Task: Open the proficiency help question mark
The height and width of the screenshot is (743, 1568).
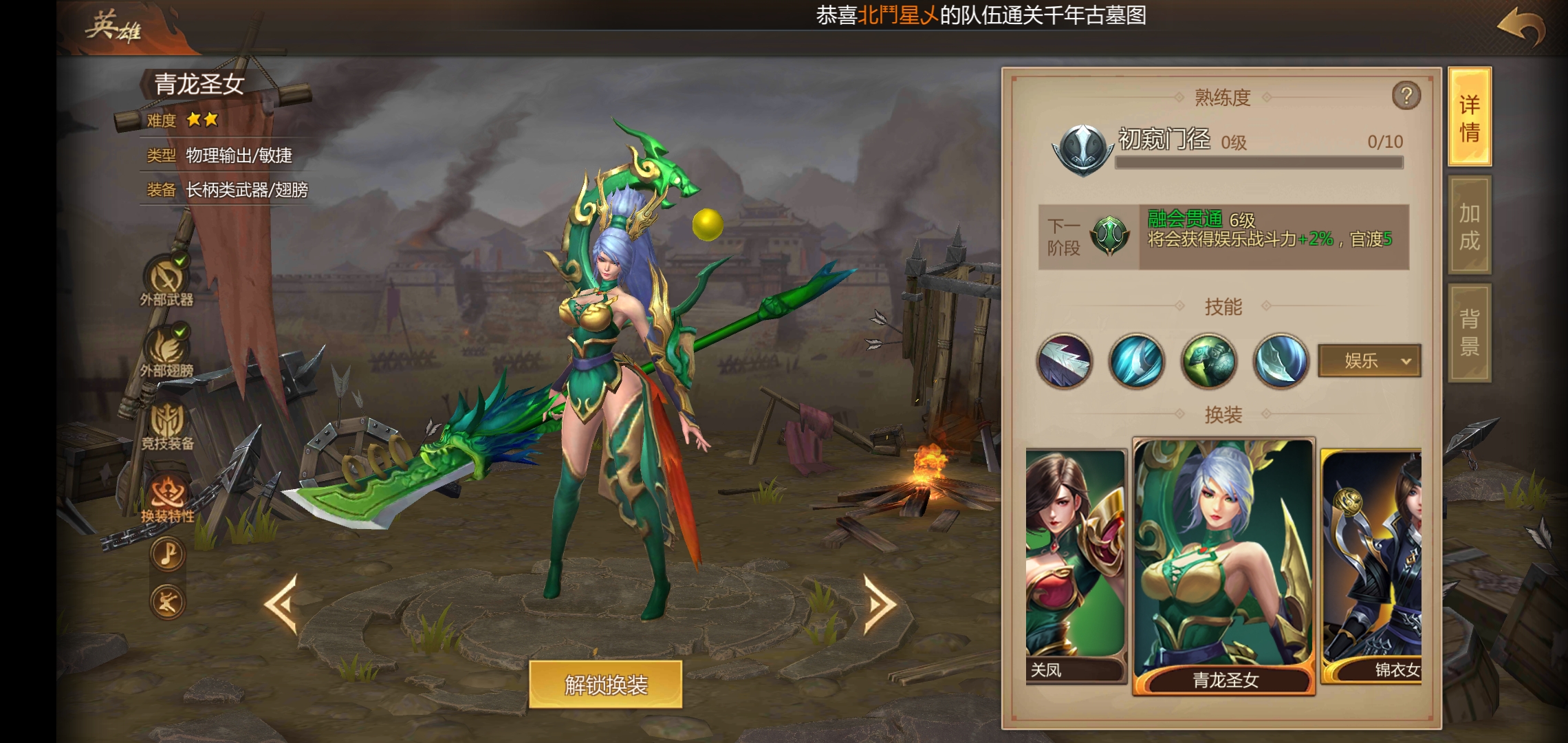Action: coord(1406,96)
